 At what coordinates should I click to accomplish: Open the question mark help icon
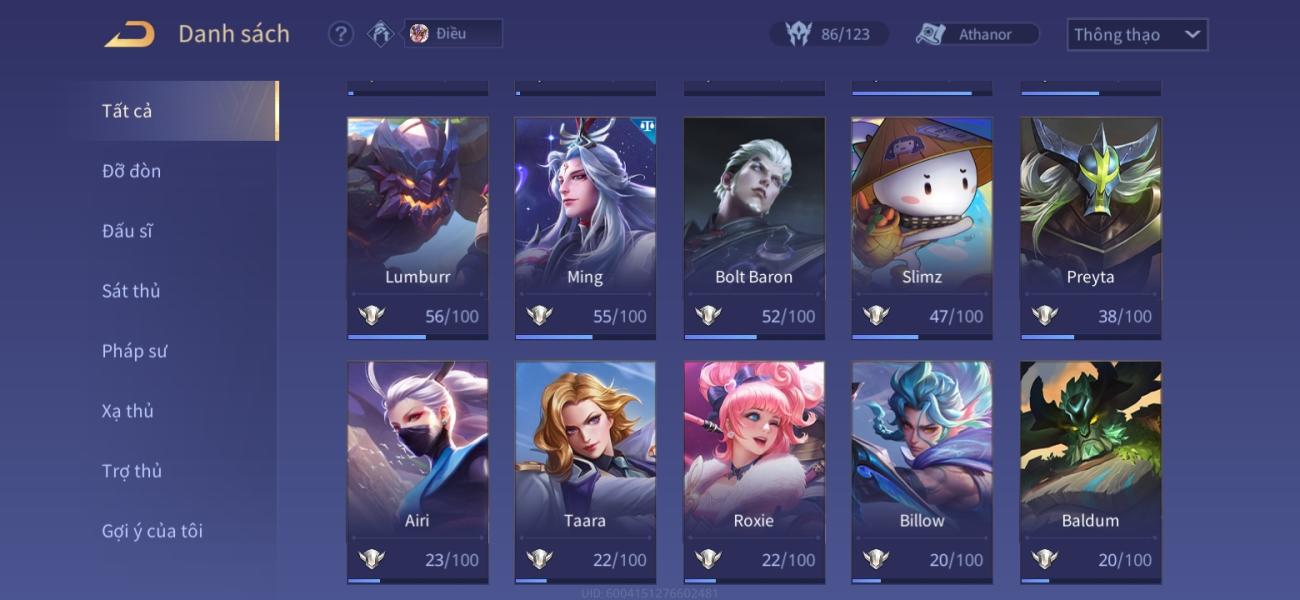click(341, 34)
